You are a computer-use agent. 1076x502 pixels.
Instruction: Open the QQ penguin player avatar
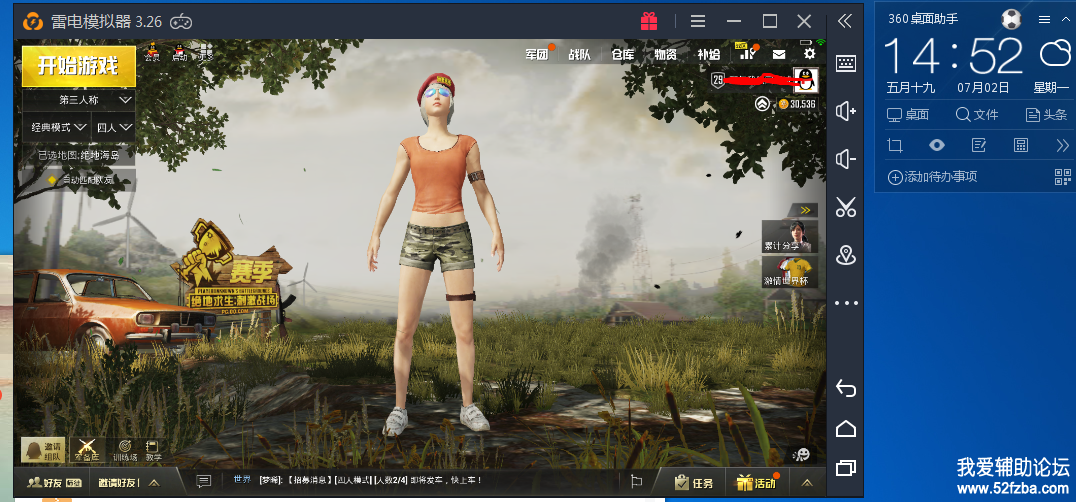click(805, 79)
